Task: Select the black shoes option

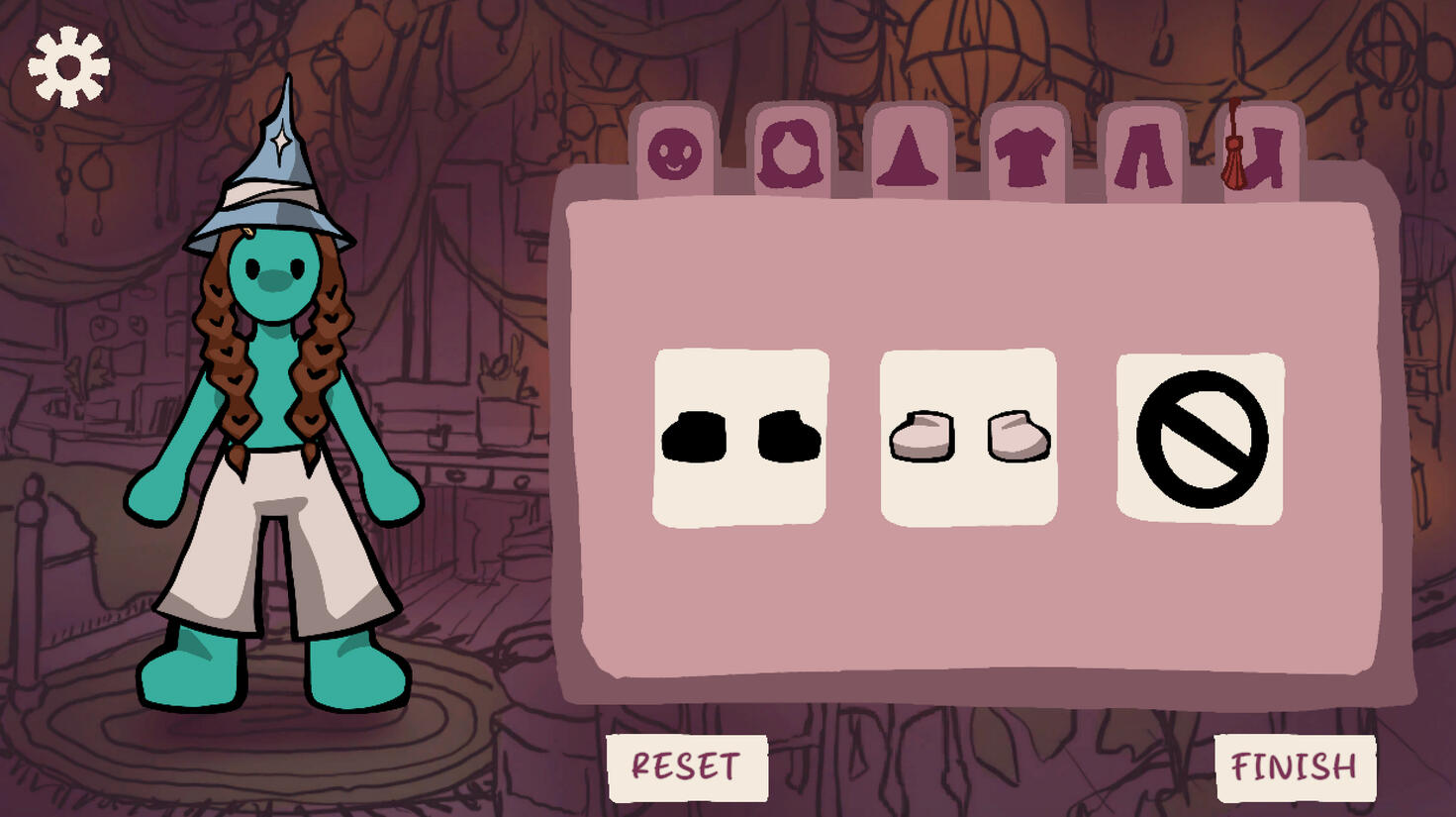Action: (x=739, y=439)
